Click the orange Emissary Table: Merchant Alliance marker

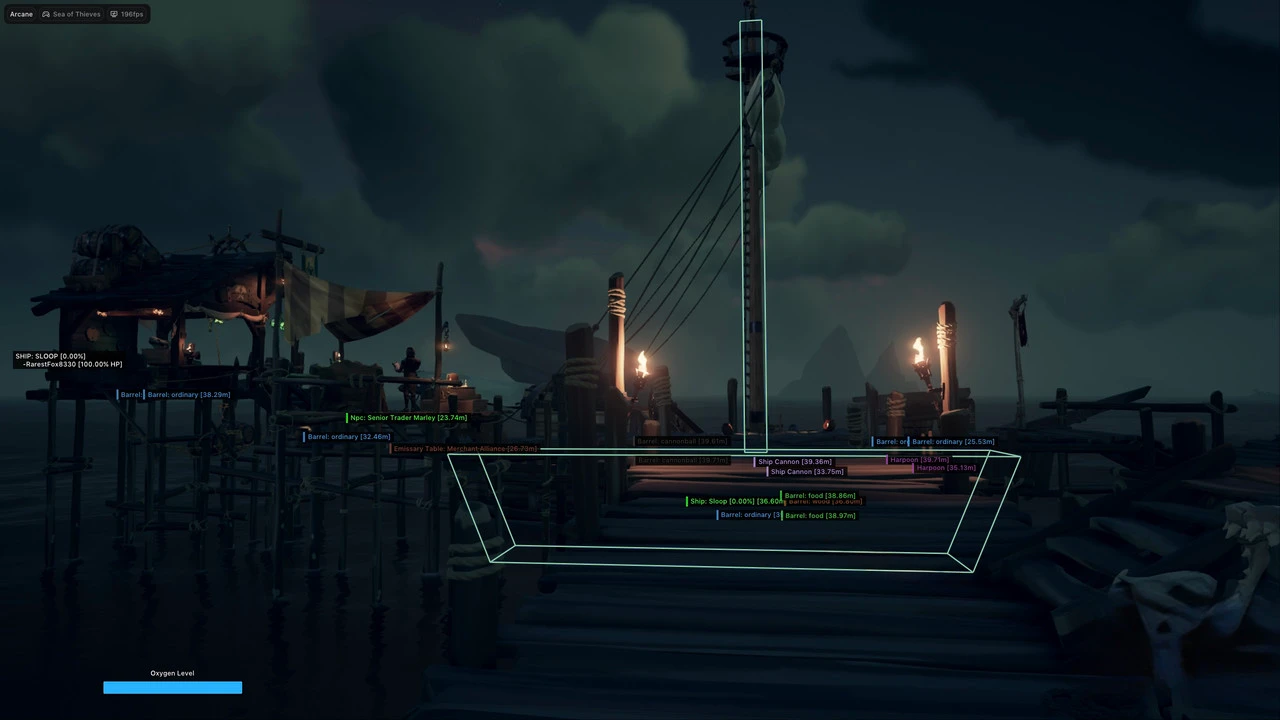(x=465, y=448)
